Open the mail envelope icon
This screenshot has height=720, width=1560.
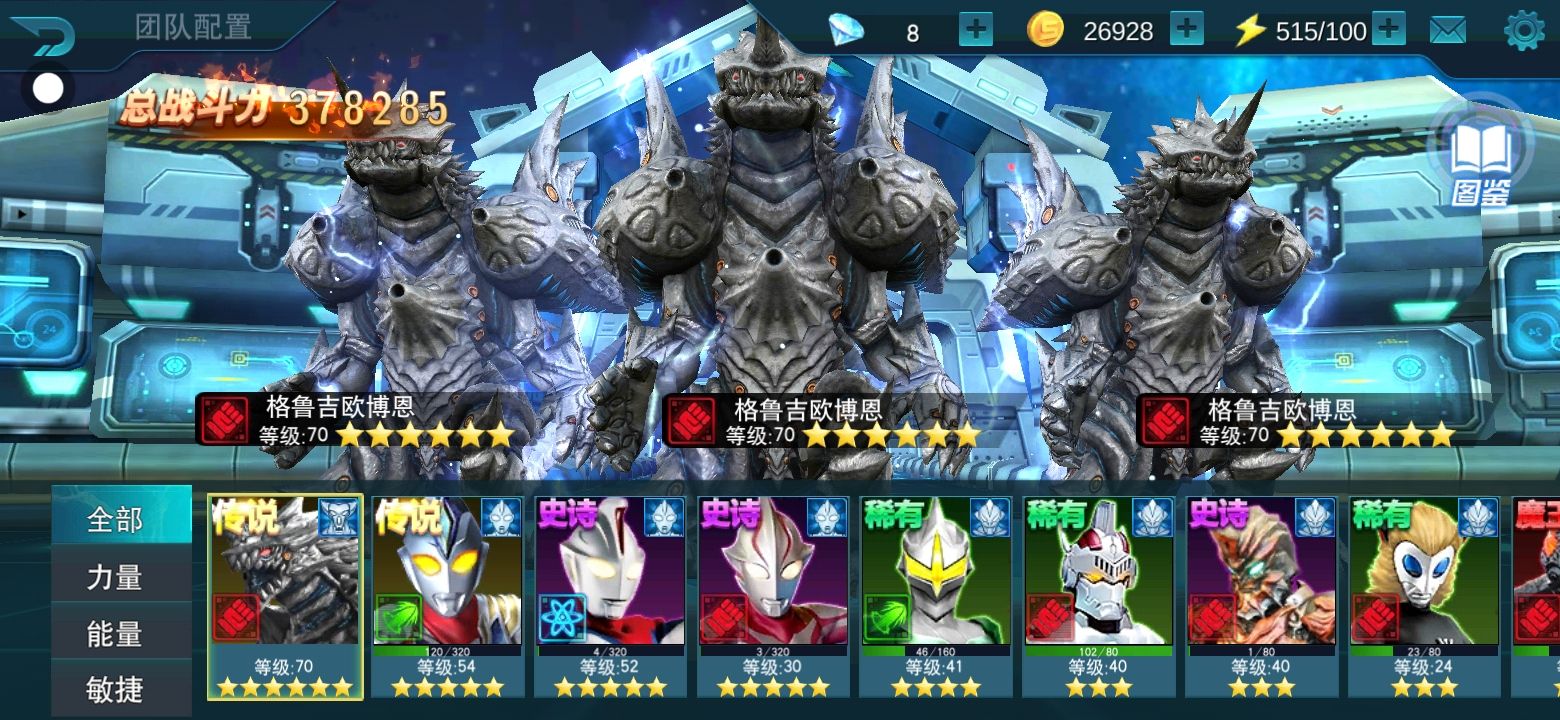1447,31
